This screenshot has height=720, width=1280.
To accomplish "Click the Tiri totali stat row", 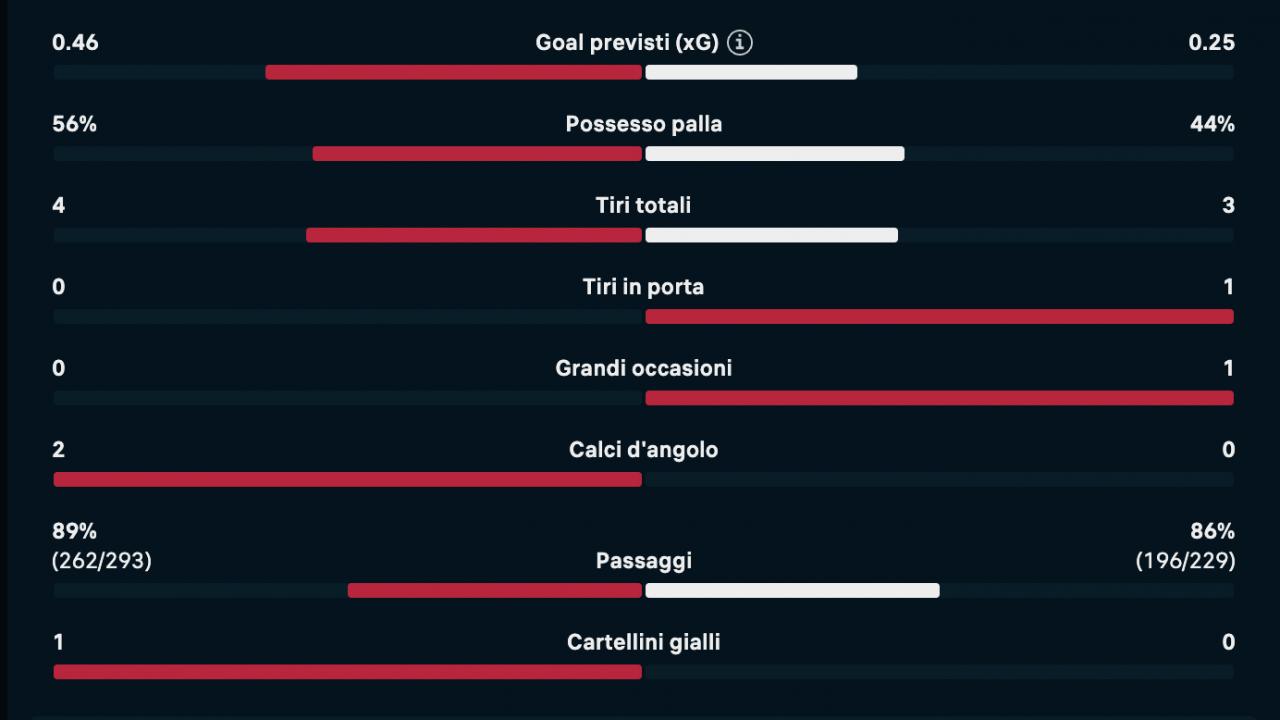I will [643, 205].
